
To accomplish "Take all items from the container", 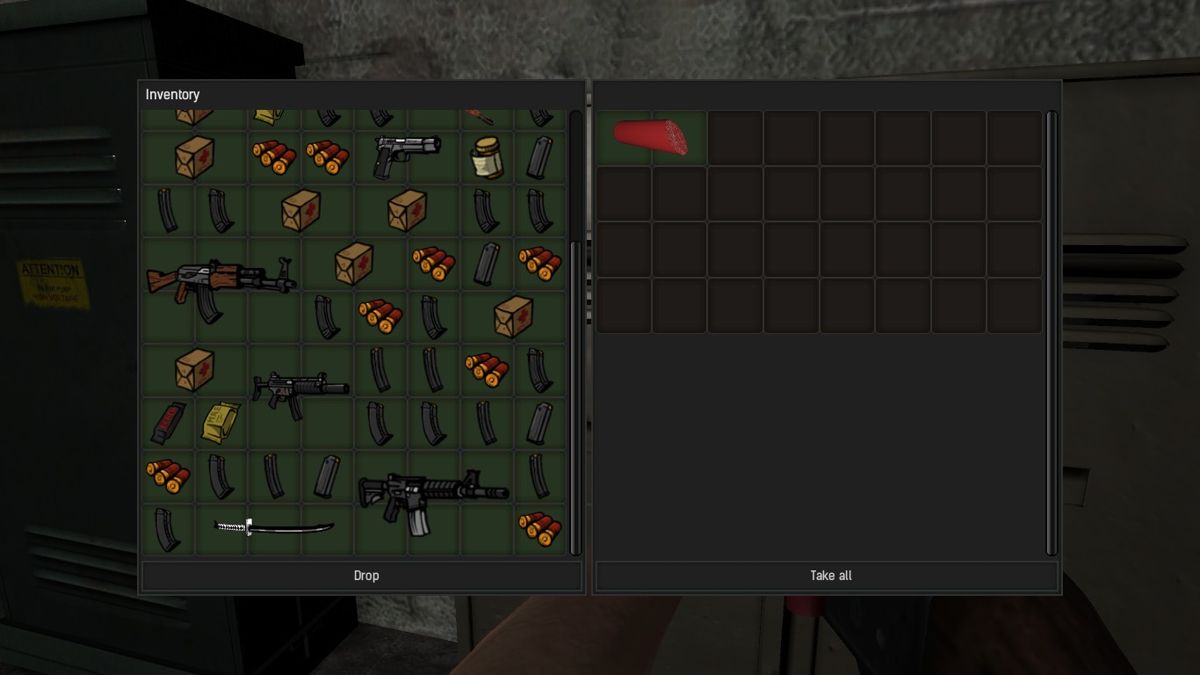I will tap(830, 576).
